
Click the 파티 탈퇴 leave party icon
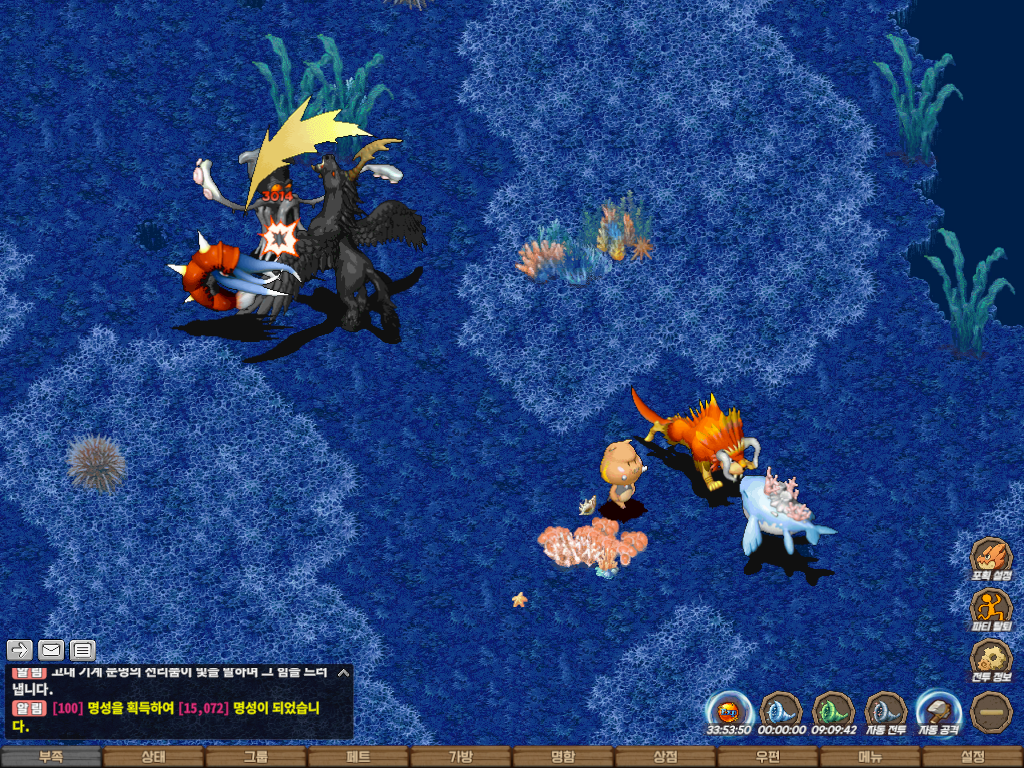[991, 609]
